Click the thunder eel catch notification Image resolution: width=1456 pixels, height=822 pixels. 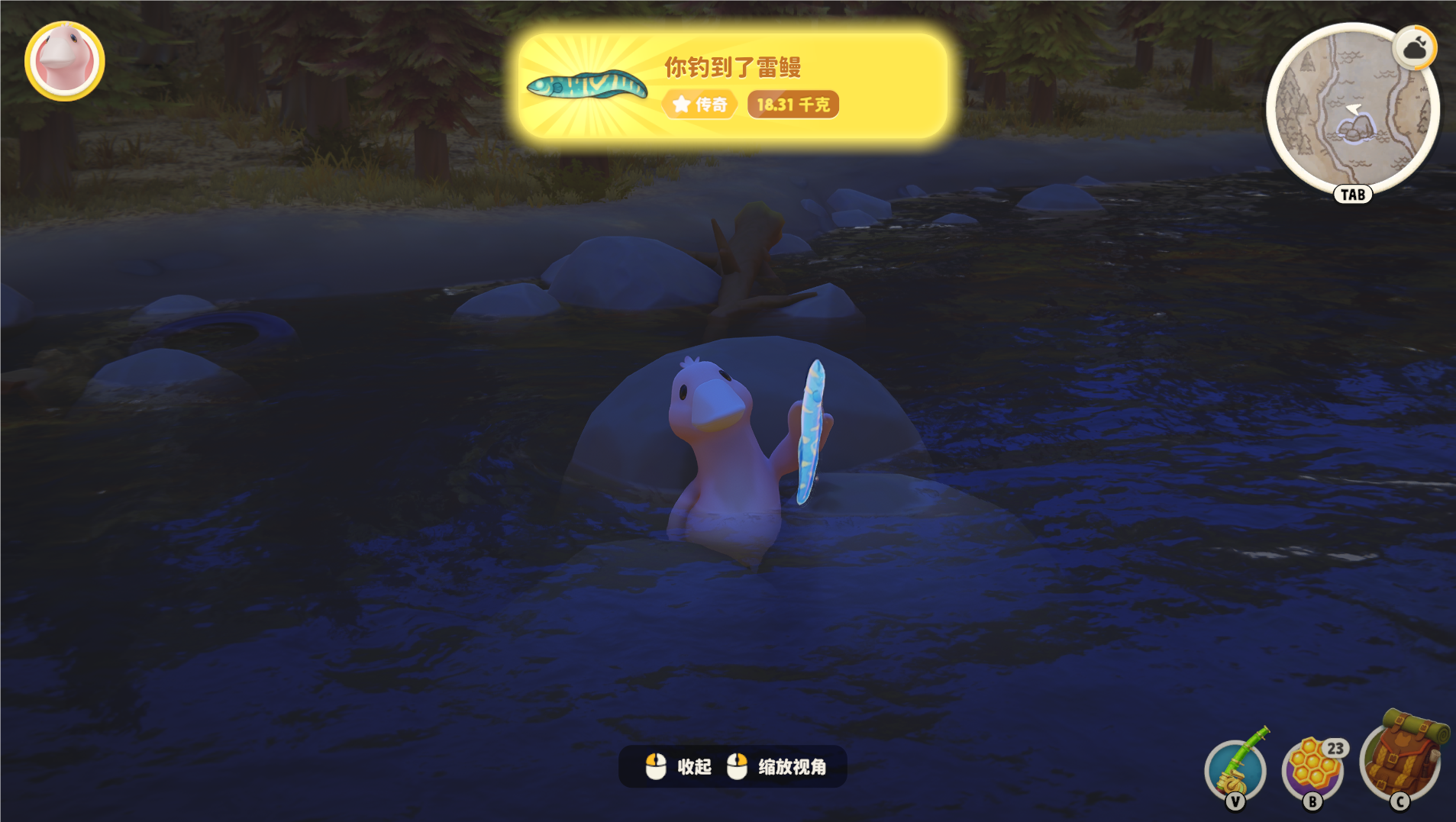(x=732, y=85)
